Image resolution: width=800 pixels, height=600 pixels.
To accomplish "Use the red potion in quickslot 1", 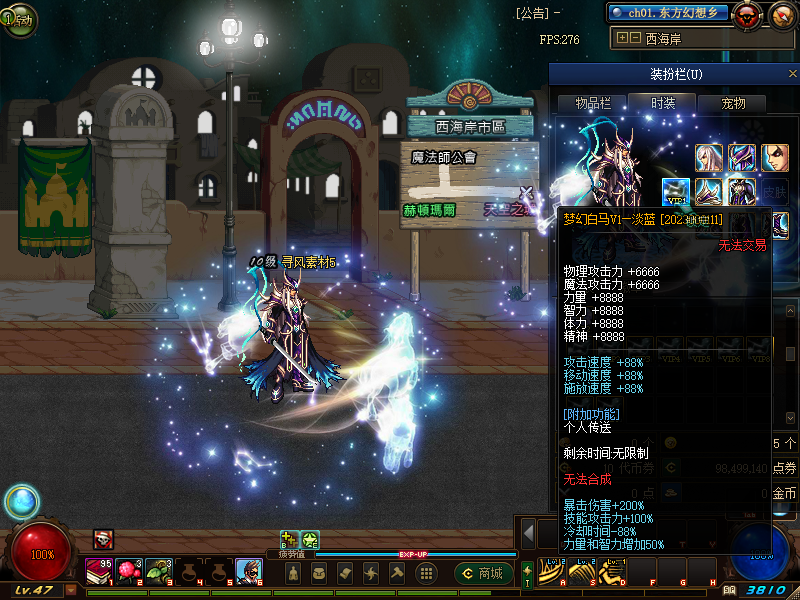I will (x=99, y=571).
